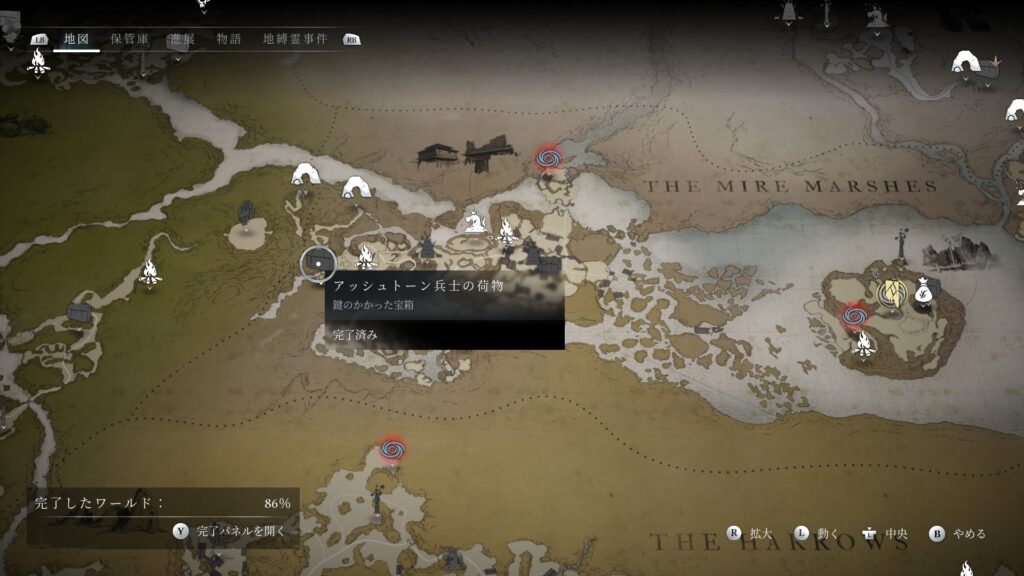
Task: Select the 地図 tab
Action: pos(76,39)
